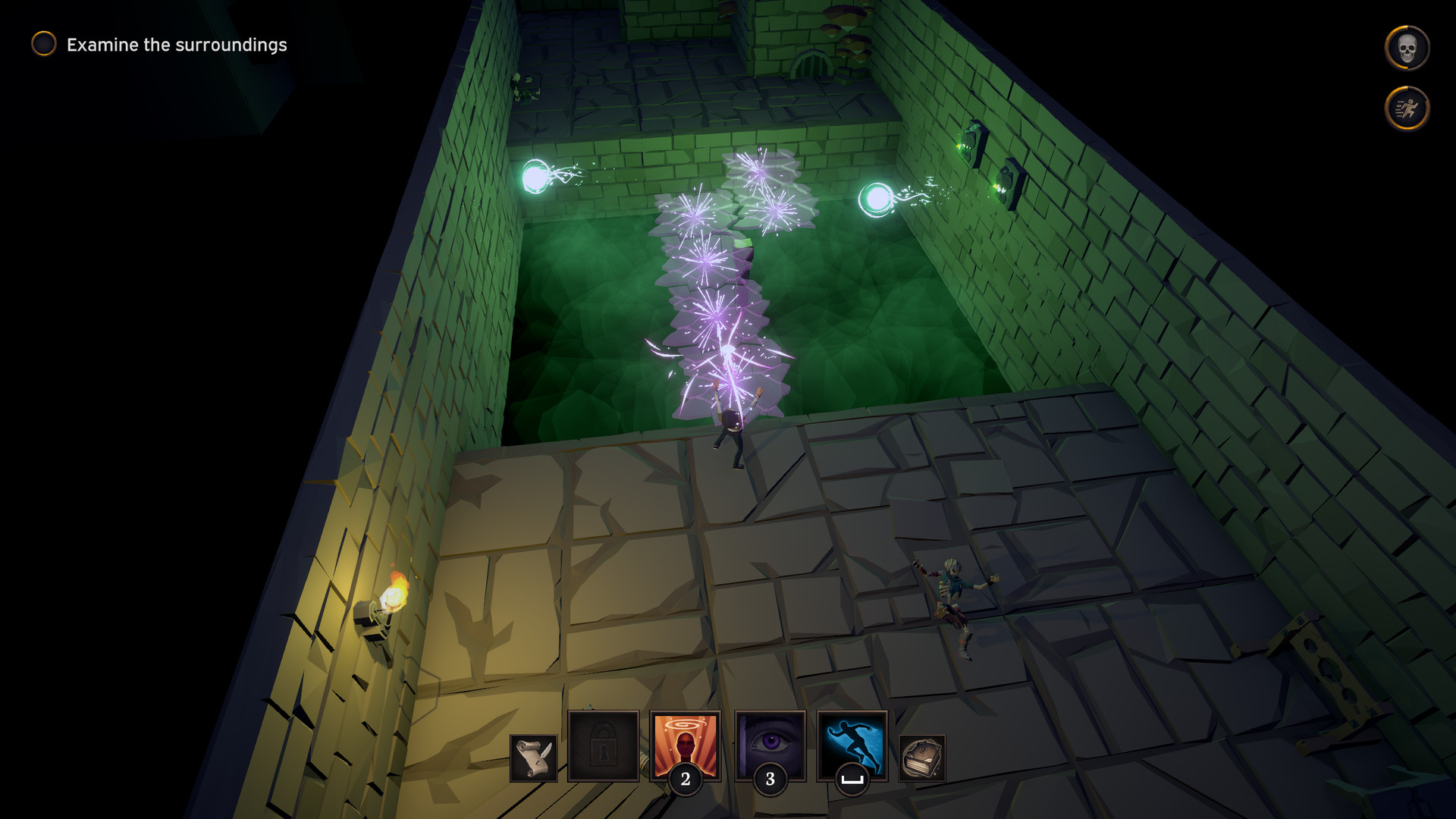Open the scroll and quill notes icon
The height and width of the screenshot is (819, 1456).
(534, 758)
